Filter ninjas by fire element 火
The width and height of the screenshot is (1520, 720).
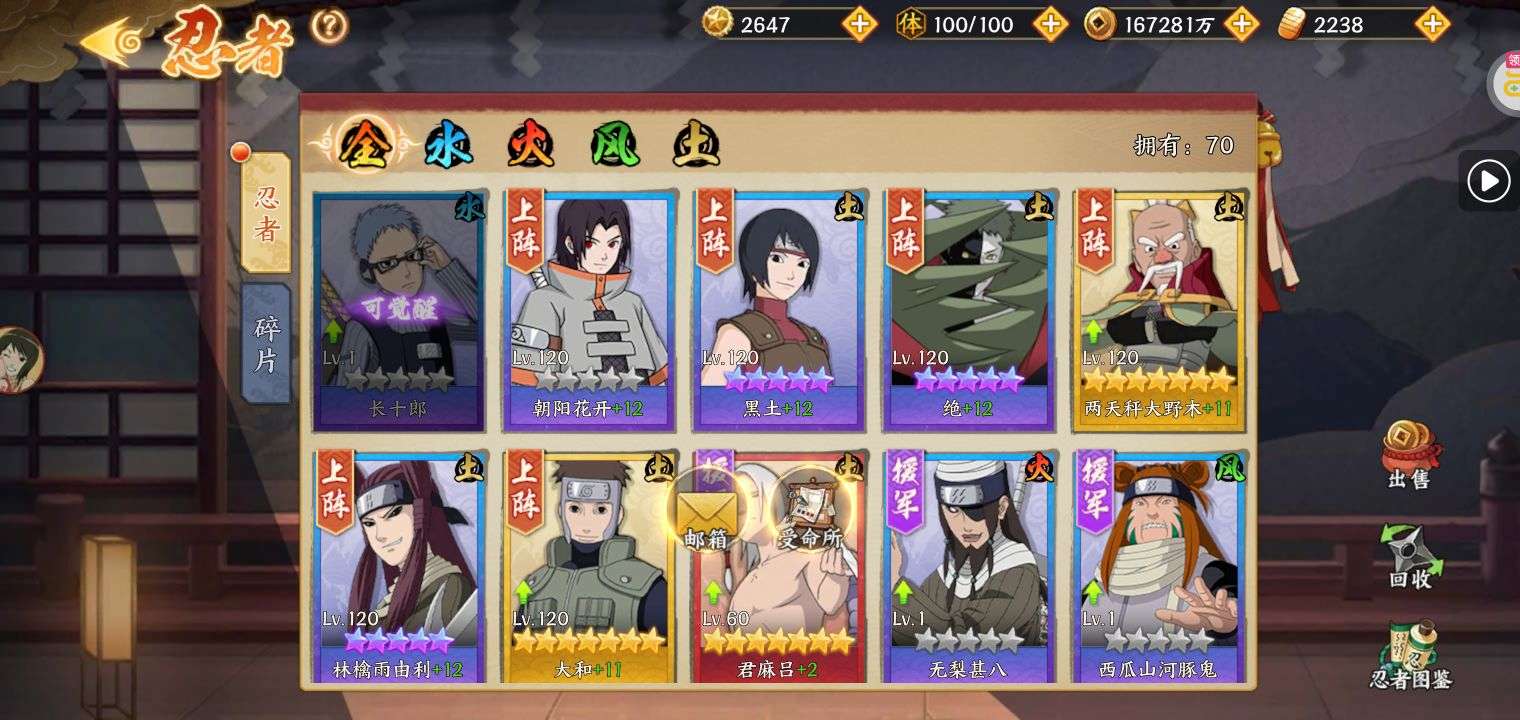pos(530,147)
